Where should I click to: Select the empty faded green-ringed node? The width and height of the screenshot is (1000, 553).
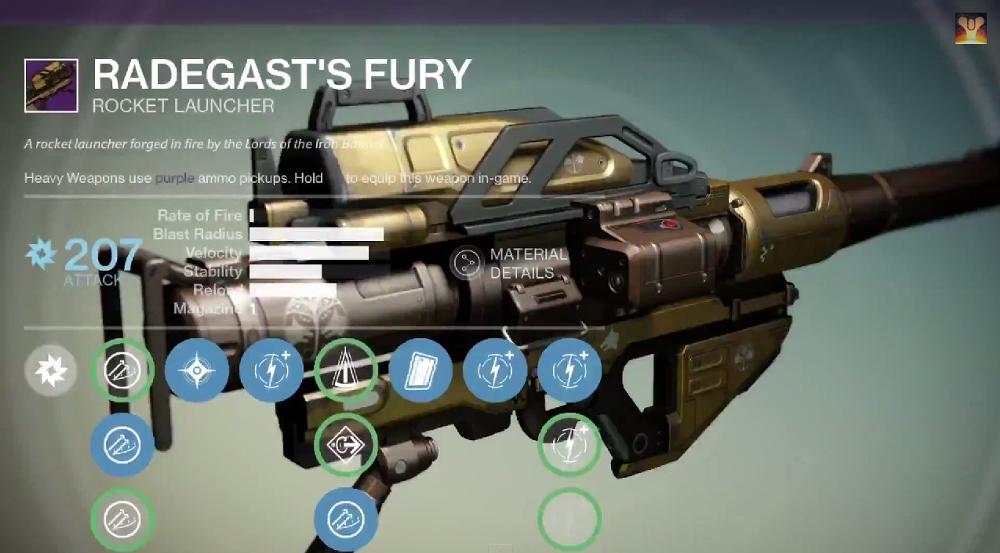pos(569,519)
